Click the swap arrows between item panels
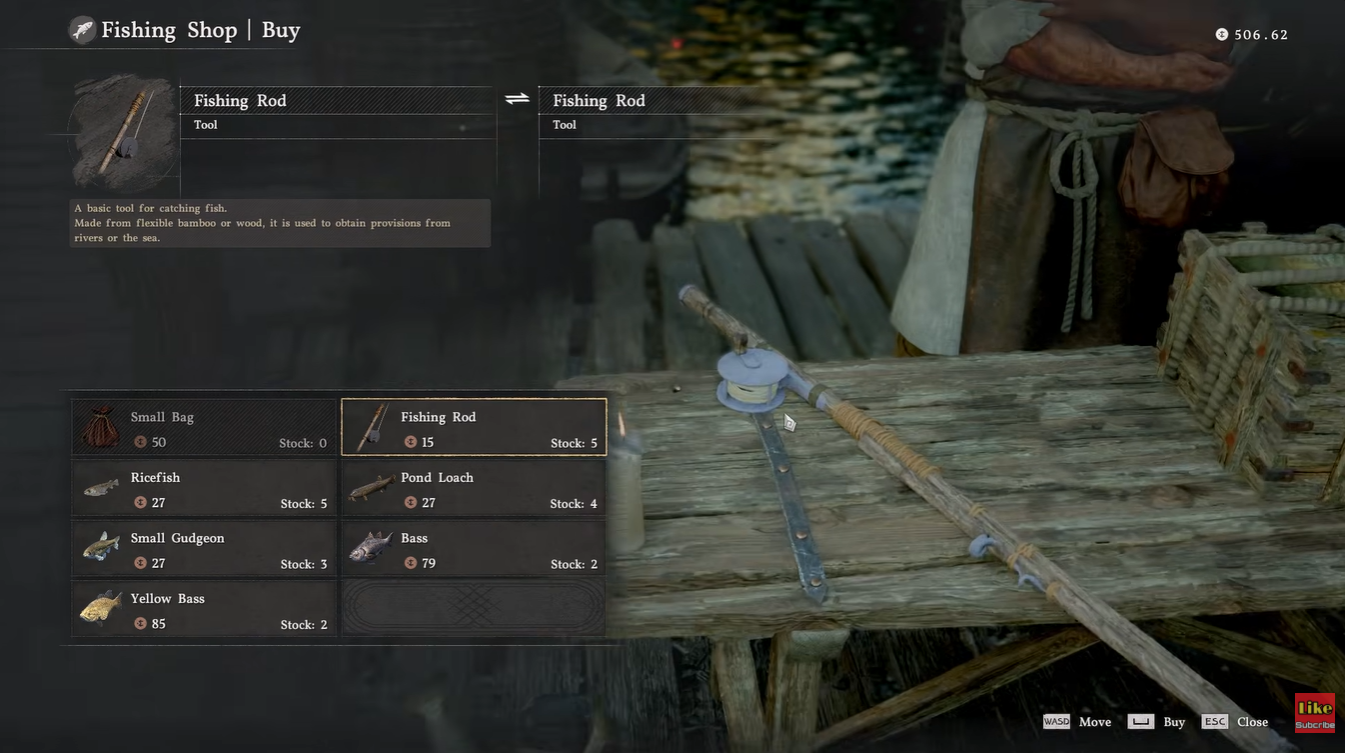 pos(517,99)
